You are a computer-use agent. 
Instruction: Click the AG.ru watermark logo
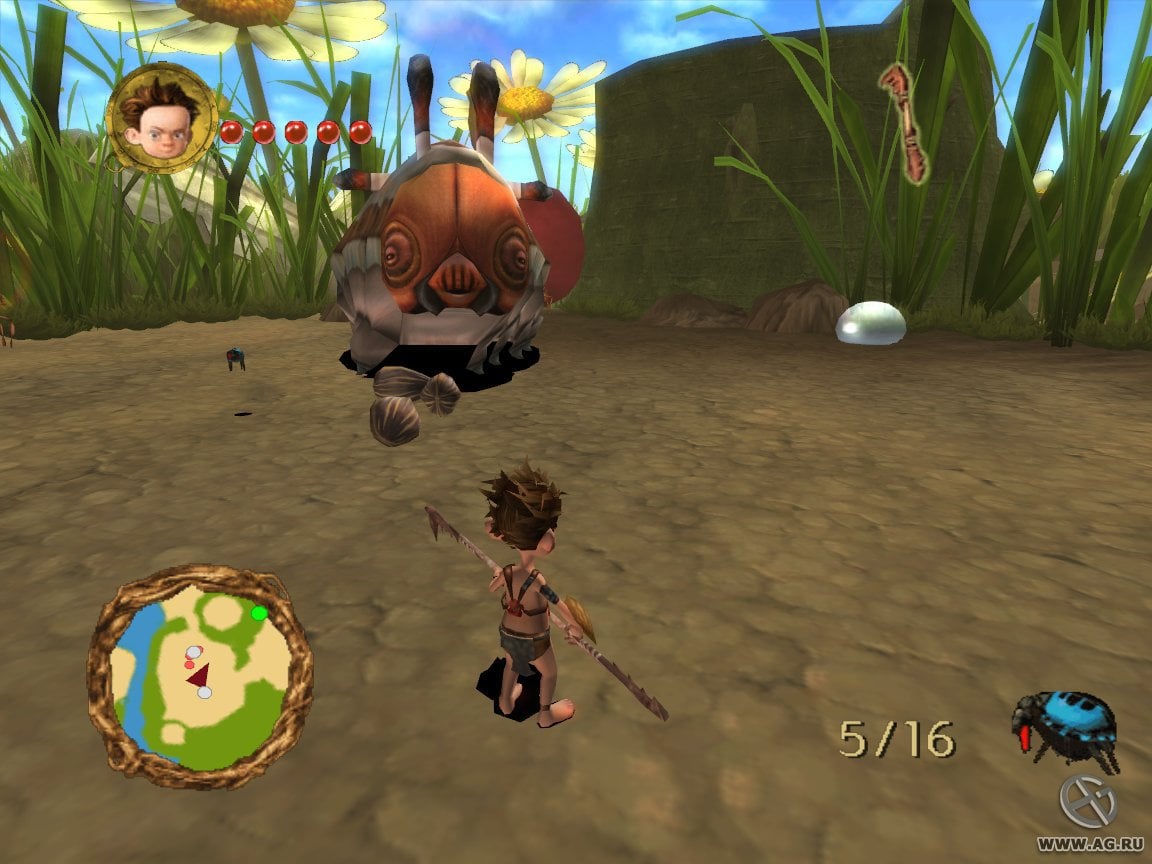pyautogui.click(x=1087, y=802)
